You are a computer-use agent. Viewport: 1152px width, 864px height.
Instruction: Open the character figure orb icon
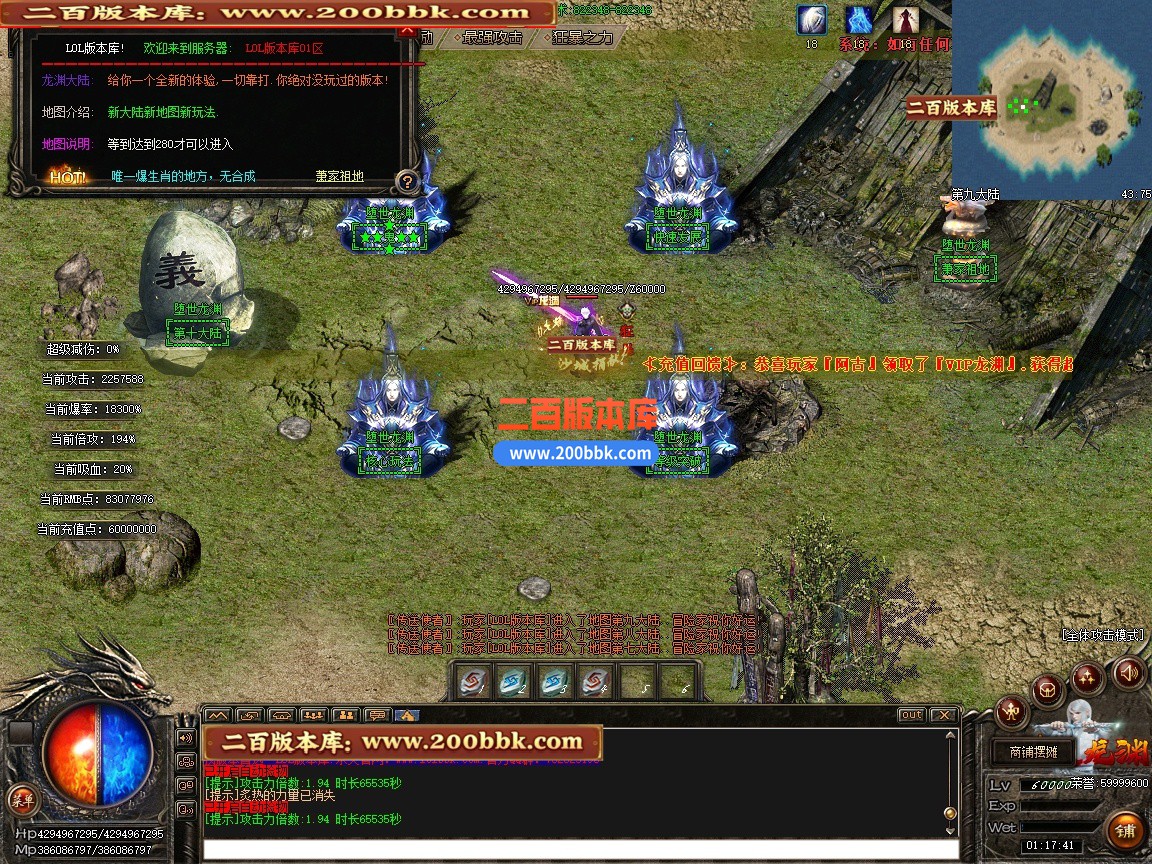1011,712
